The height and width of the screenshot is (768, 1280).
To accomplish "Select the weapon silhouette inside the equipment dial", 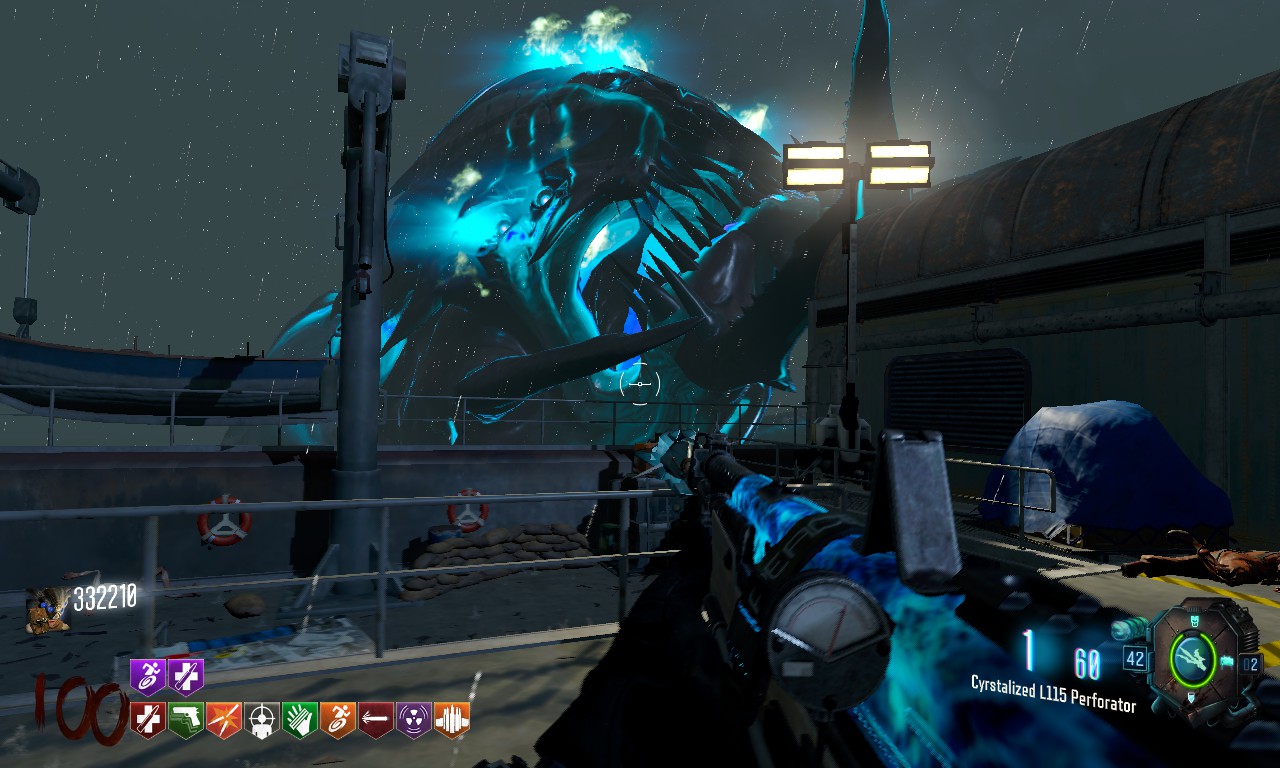I will tap(1193, 658).
